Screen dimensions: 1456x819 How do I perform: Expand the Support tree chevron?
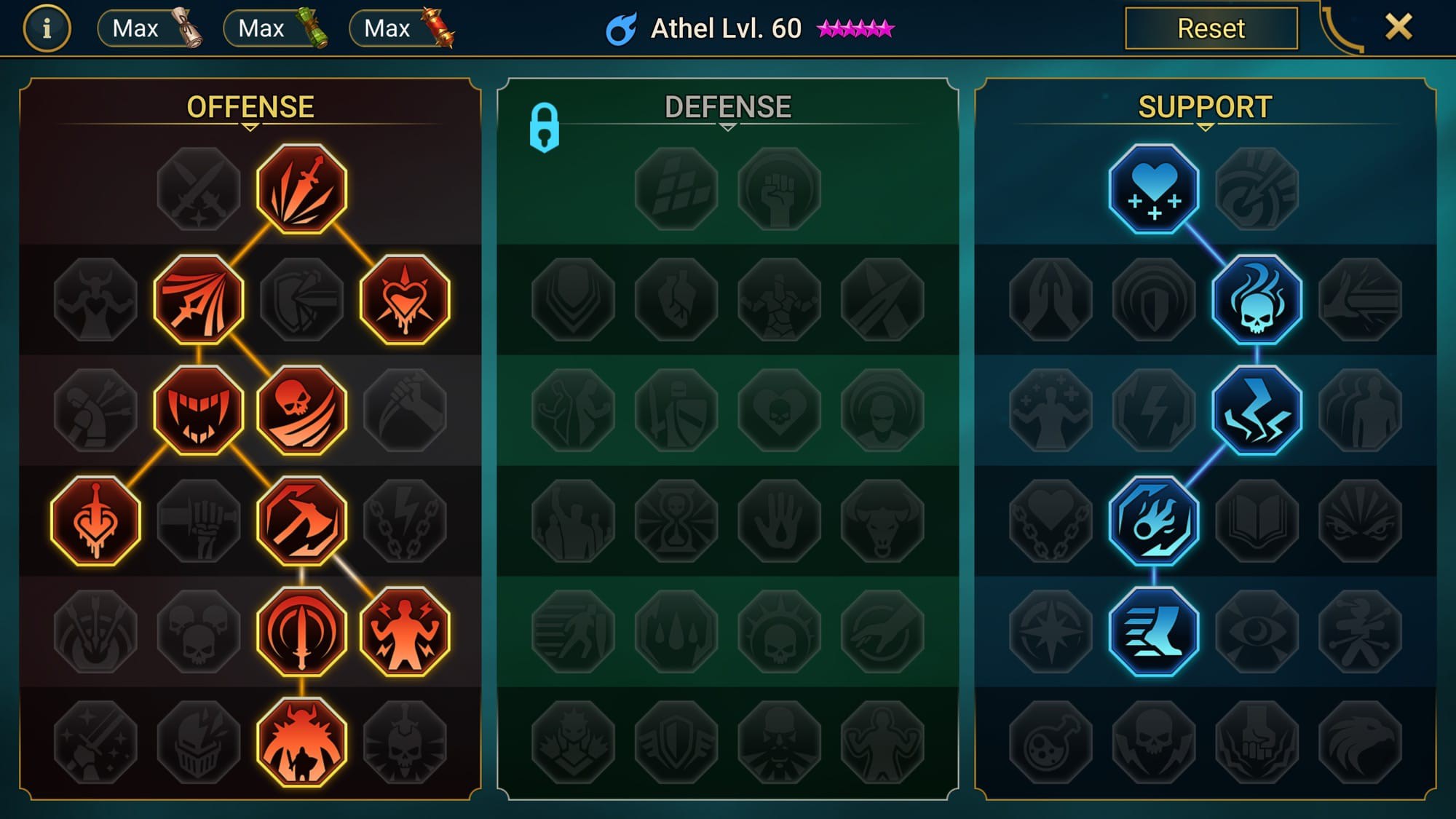1204,126
